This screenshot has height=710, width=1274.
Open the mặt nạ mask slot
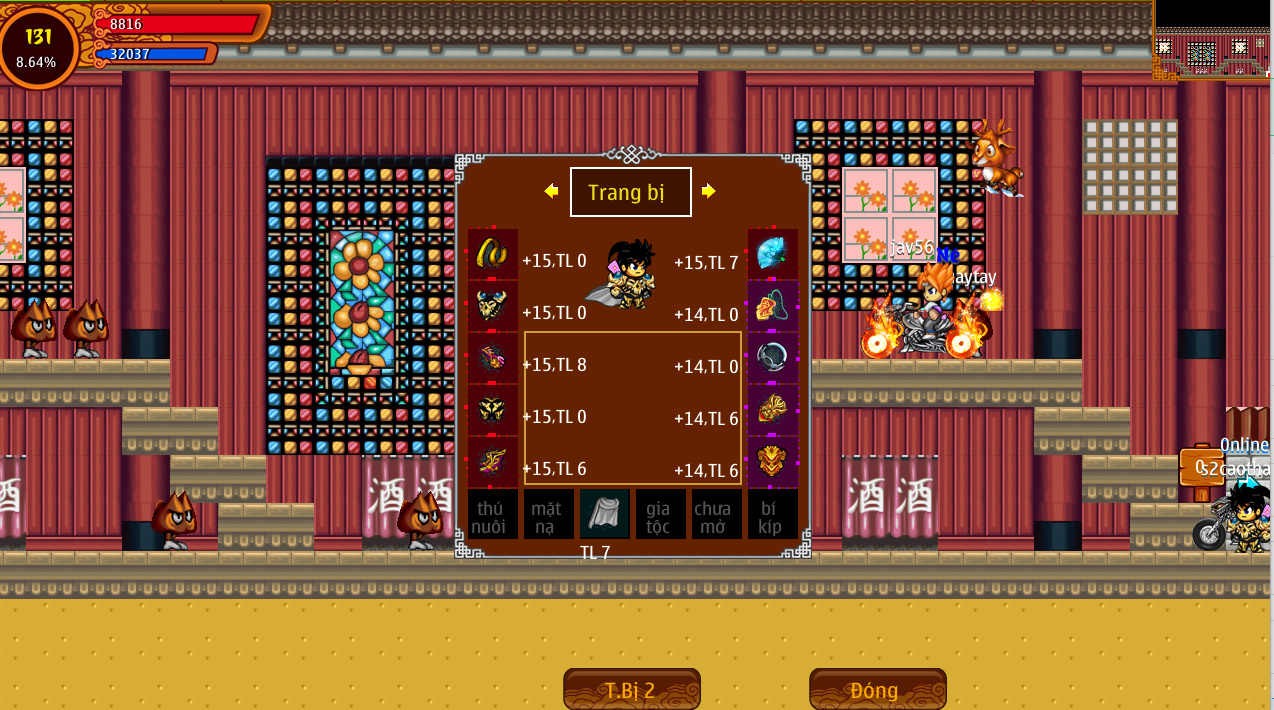click(x=548, y=514)
